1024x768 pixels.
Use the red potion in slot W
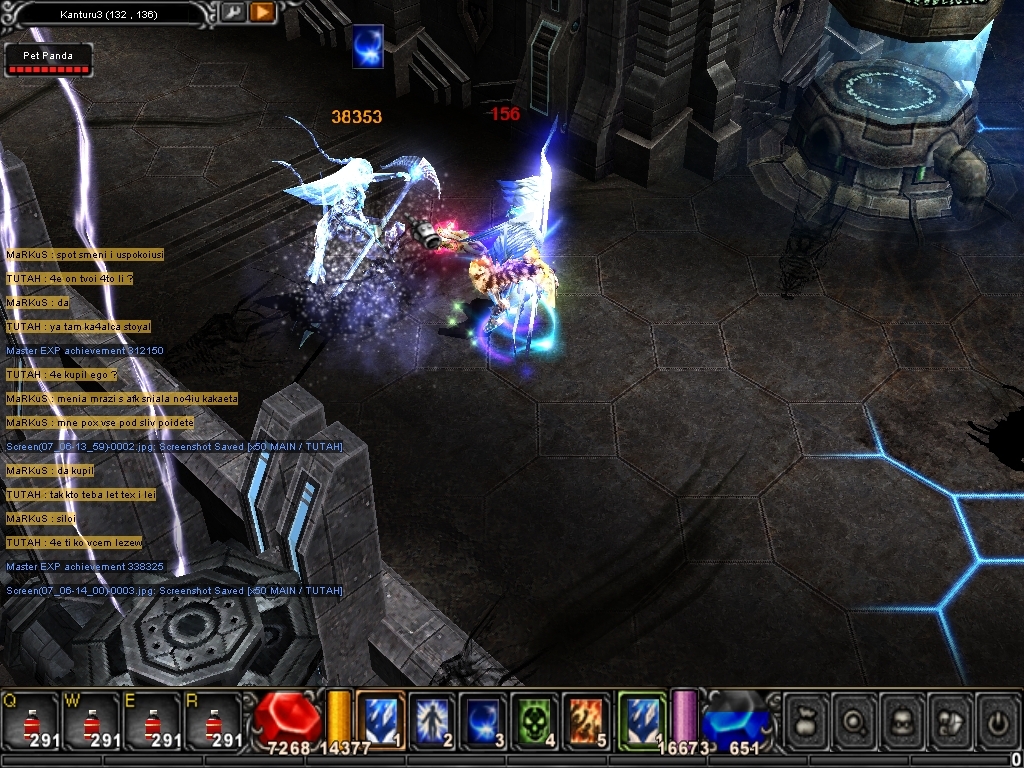coord(91,722)
